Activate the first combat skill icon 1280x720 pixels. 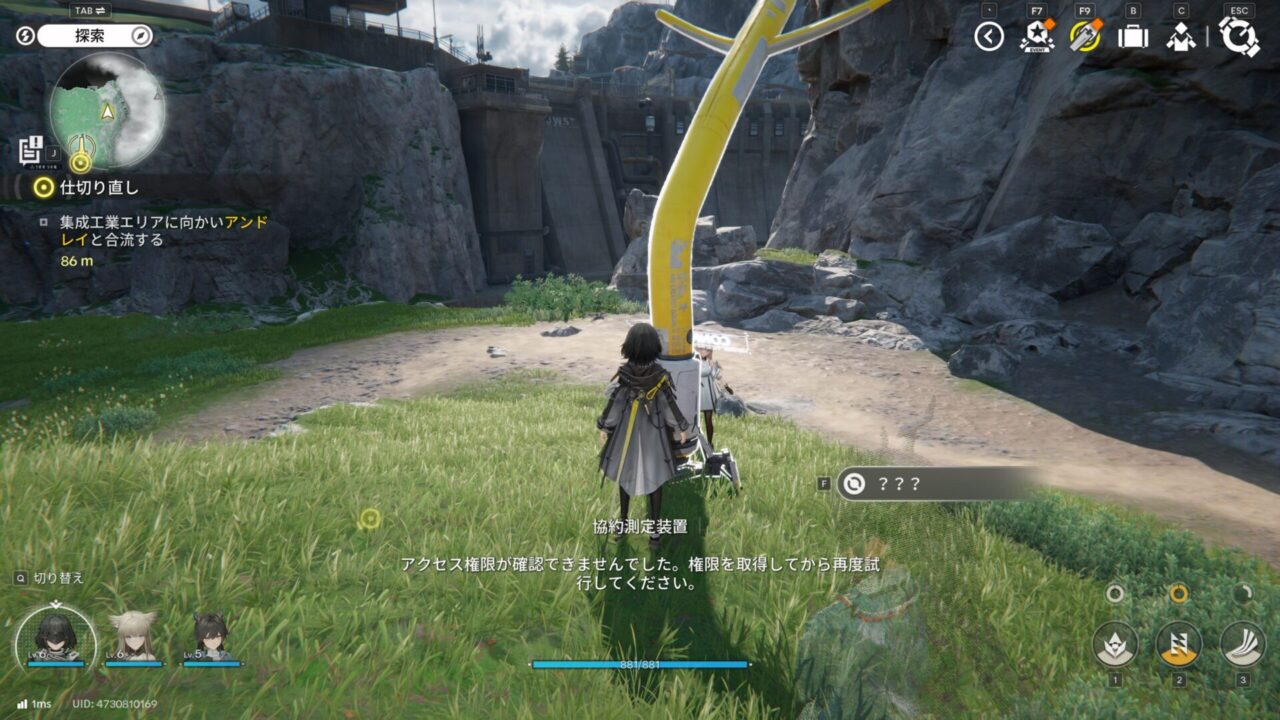pos(1115,643)
